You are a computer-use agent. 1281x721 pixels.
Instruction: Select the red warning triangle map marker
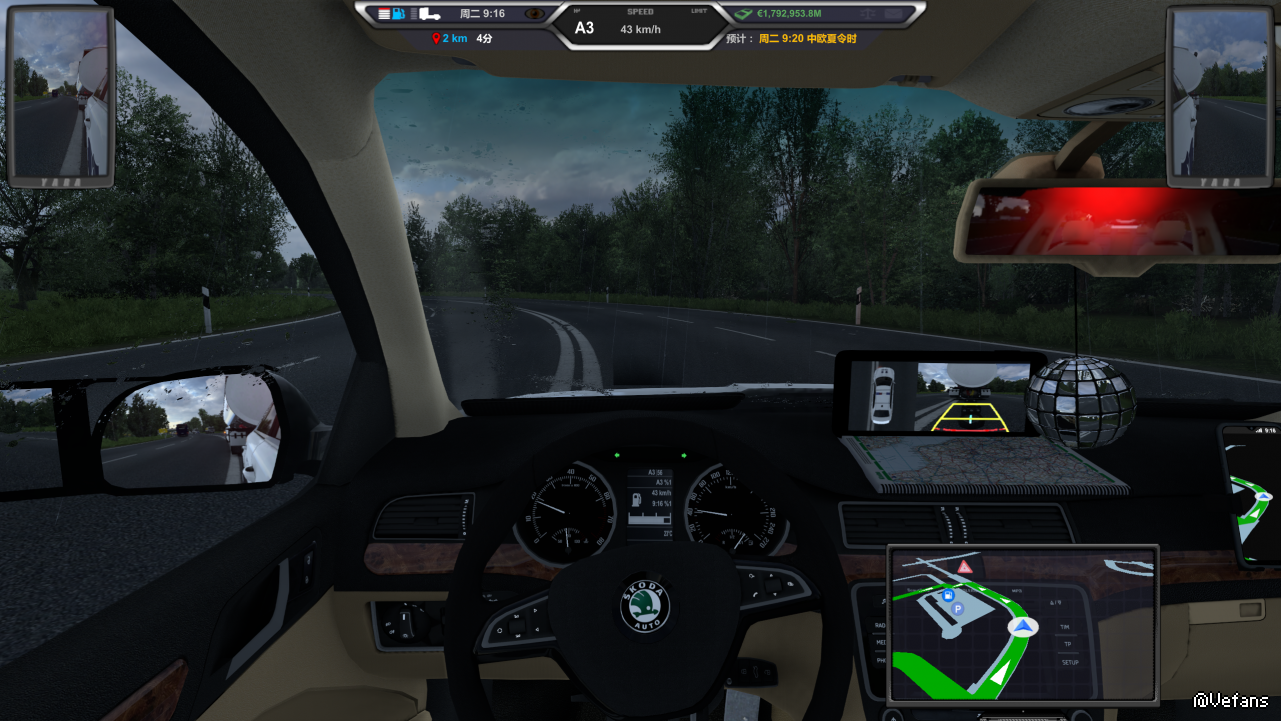(964, 567)
